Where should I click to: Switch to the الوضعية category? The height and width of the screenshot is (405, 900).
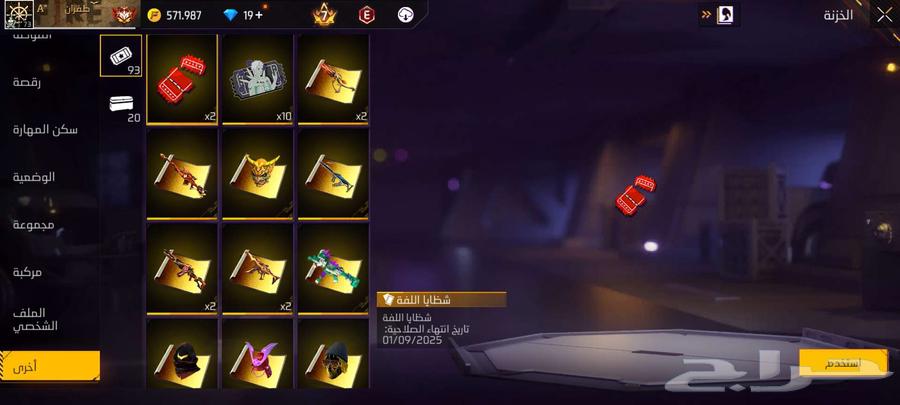(34, 177)
